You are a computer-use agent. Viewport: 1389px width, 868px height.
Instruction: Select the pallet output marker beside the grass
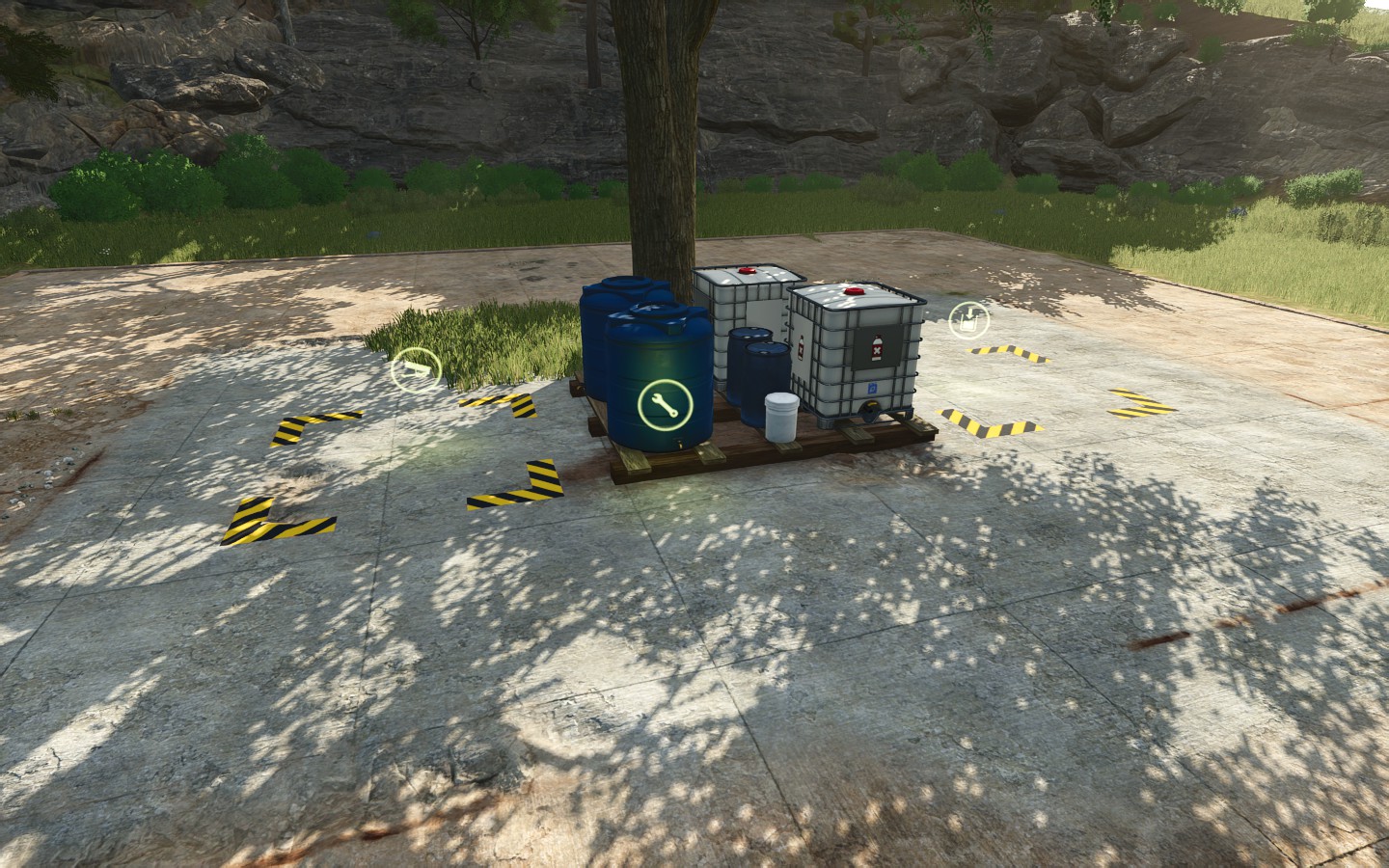coord(416,370)
